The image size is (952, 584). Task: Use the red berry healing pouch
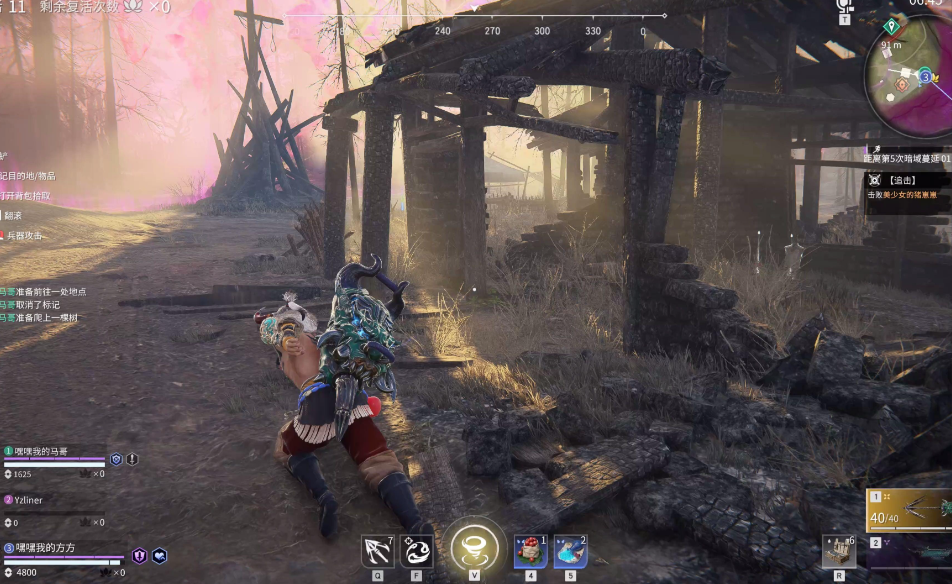click(530, 551)
